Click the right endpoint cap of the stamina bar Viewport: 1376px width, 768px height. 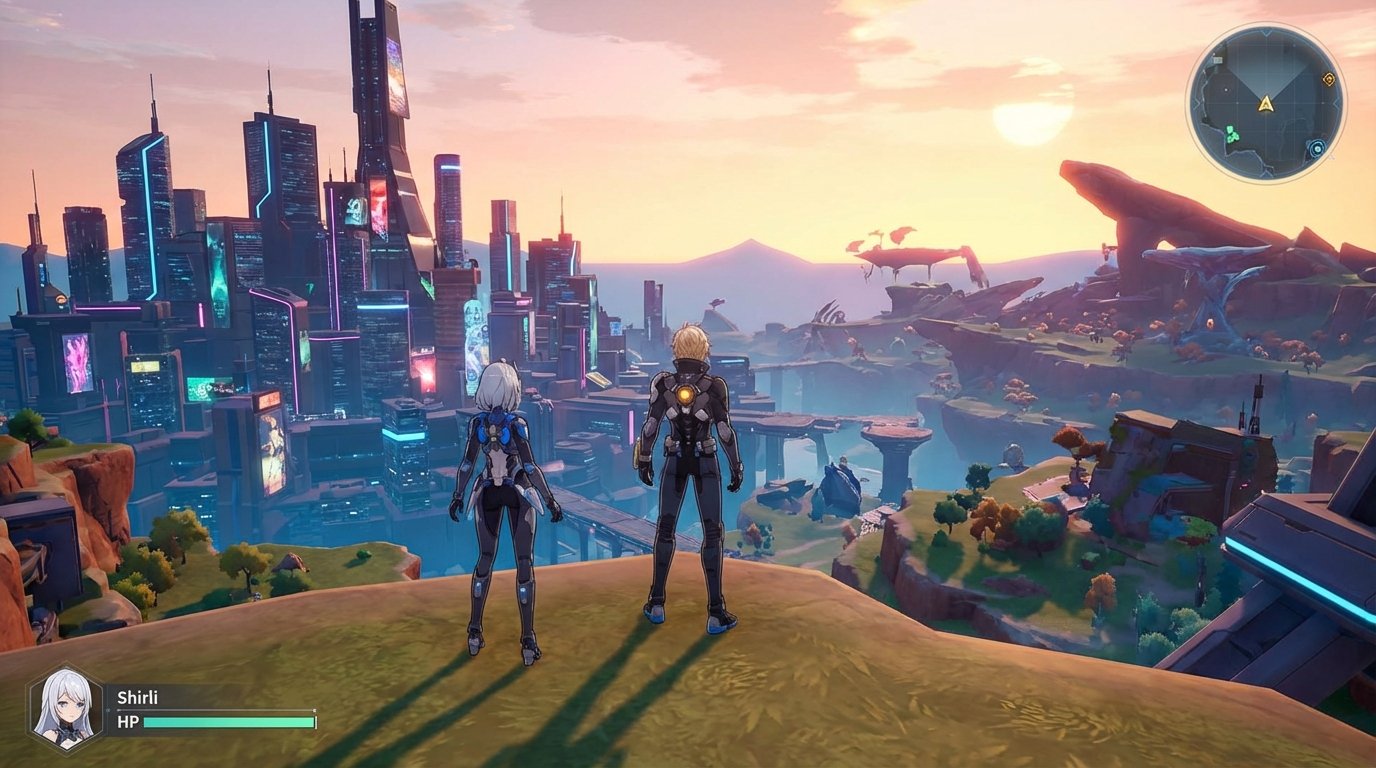315,710
